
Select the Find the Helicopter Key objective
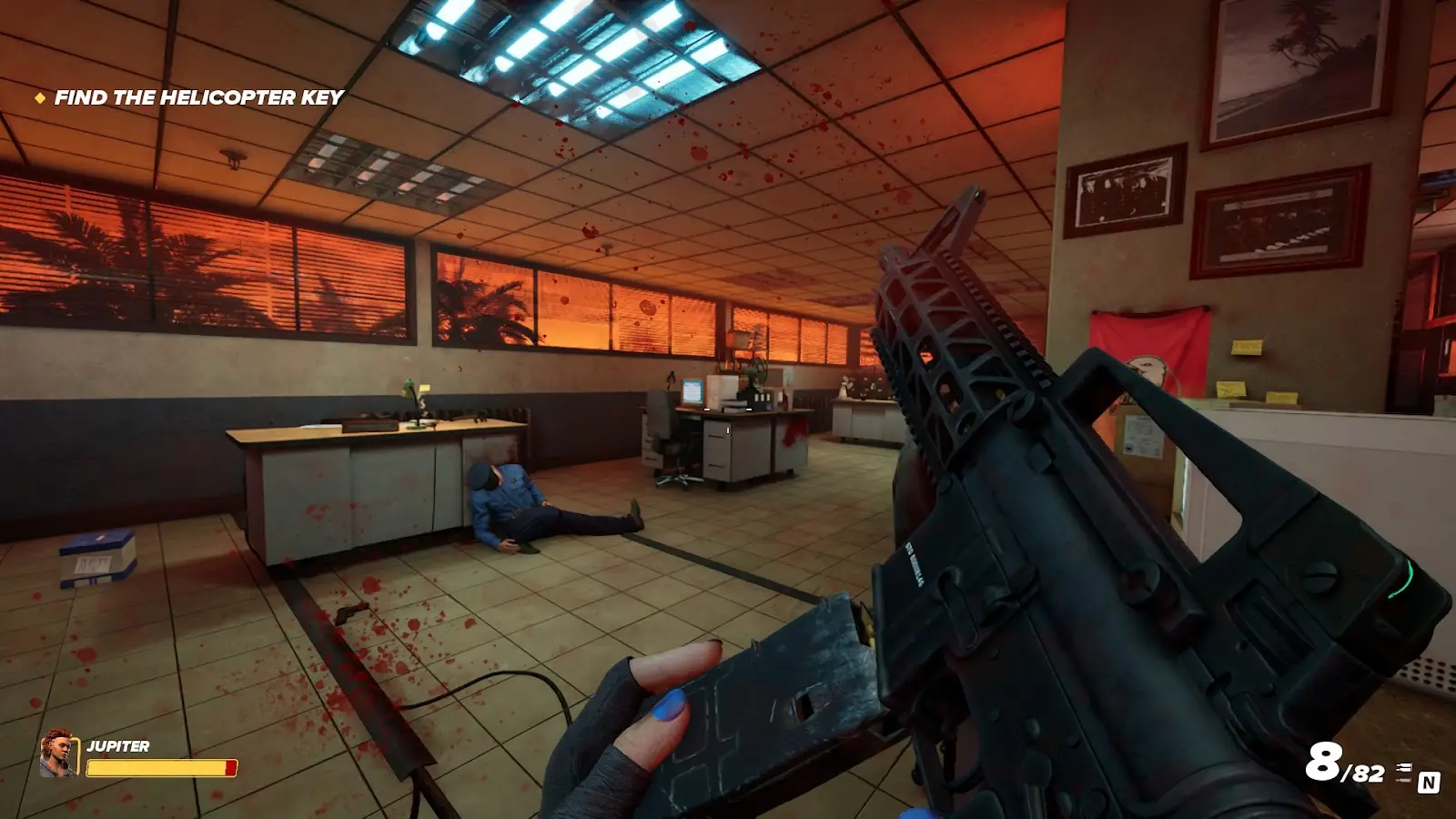[x=198, y=97]
